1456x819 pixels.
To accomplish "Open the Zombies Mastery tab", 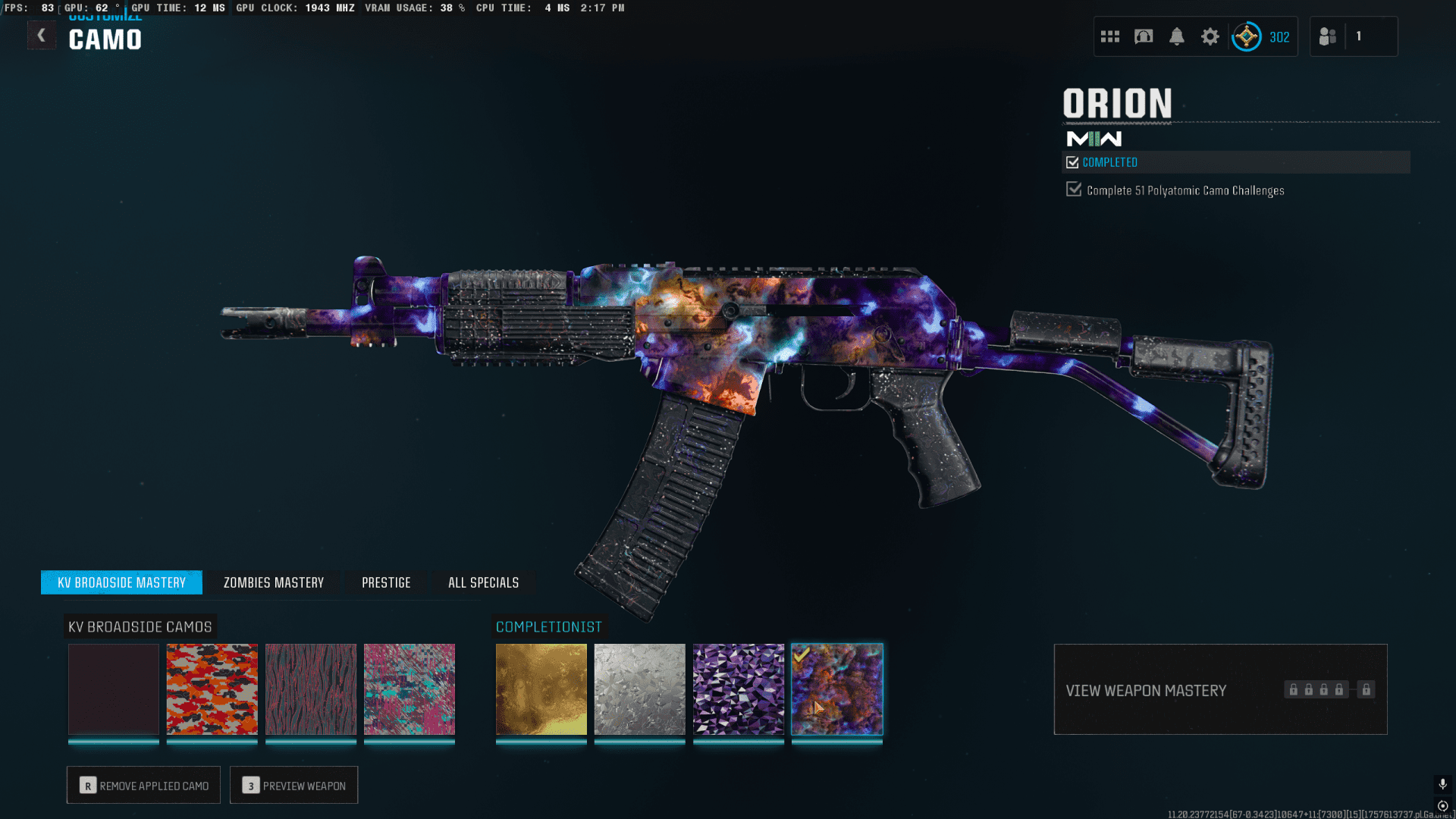I will [x=273, y=582].
